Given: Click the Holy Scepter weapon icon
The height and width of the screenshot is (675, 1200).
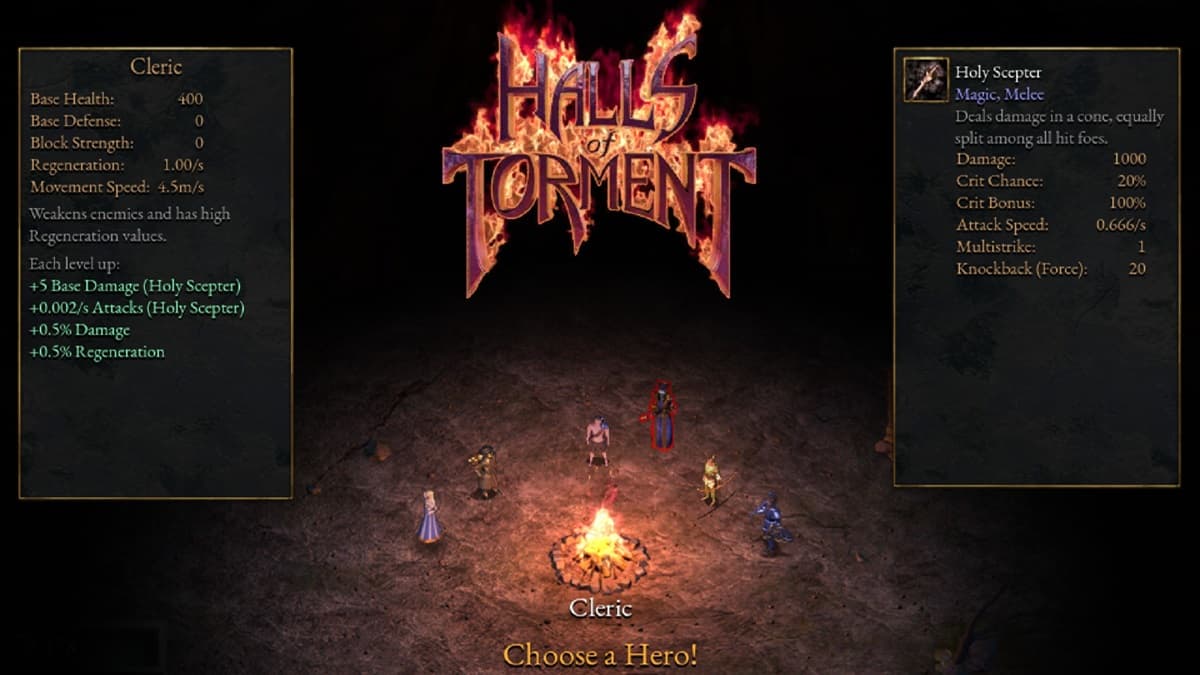Looking at the screenshot, I should [x=926, y=80].
